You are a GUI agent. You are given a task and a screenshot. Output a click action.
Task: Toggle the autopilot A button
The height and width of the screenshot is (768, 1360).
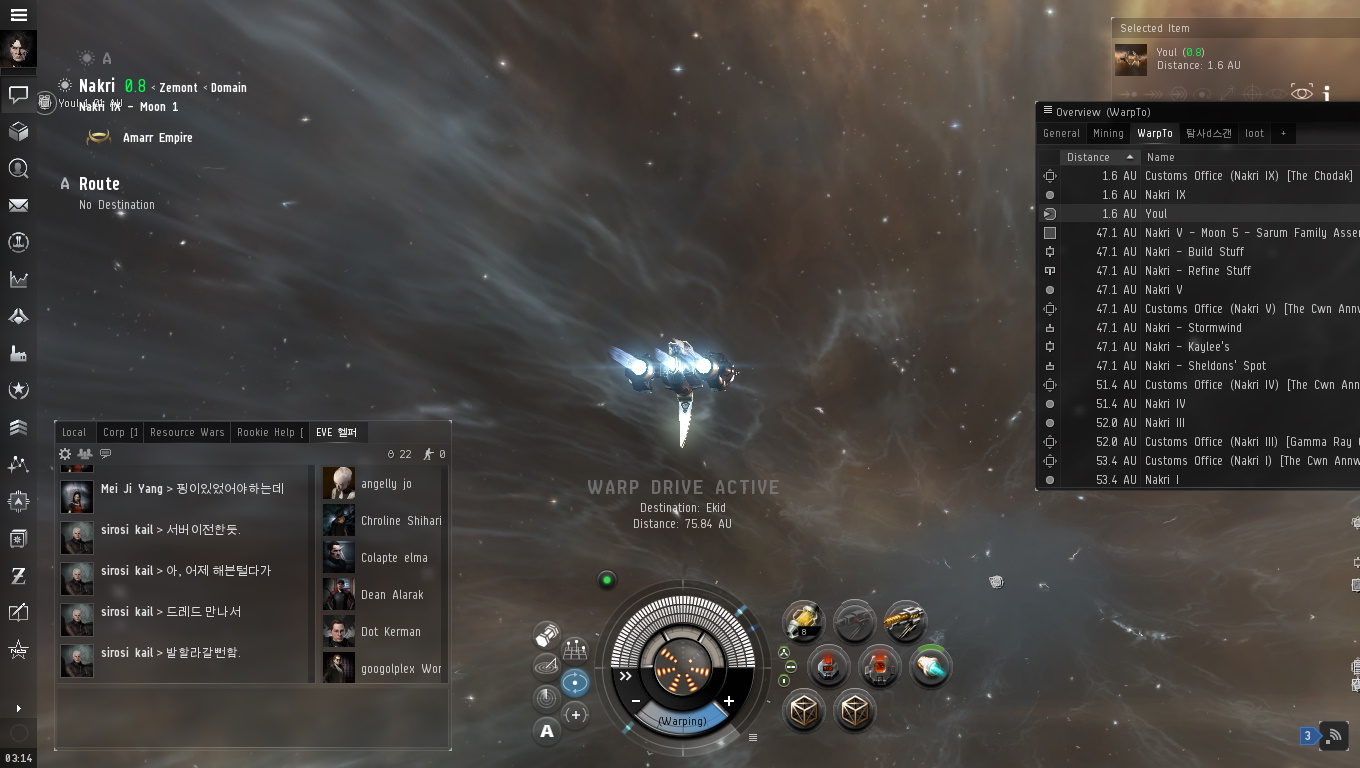546,731
